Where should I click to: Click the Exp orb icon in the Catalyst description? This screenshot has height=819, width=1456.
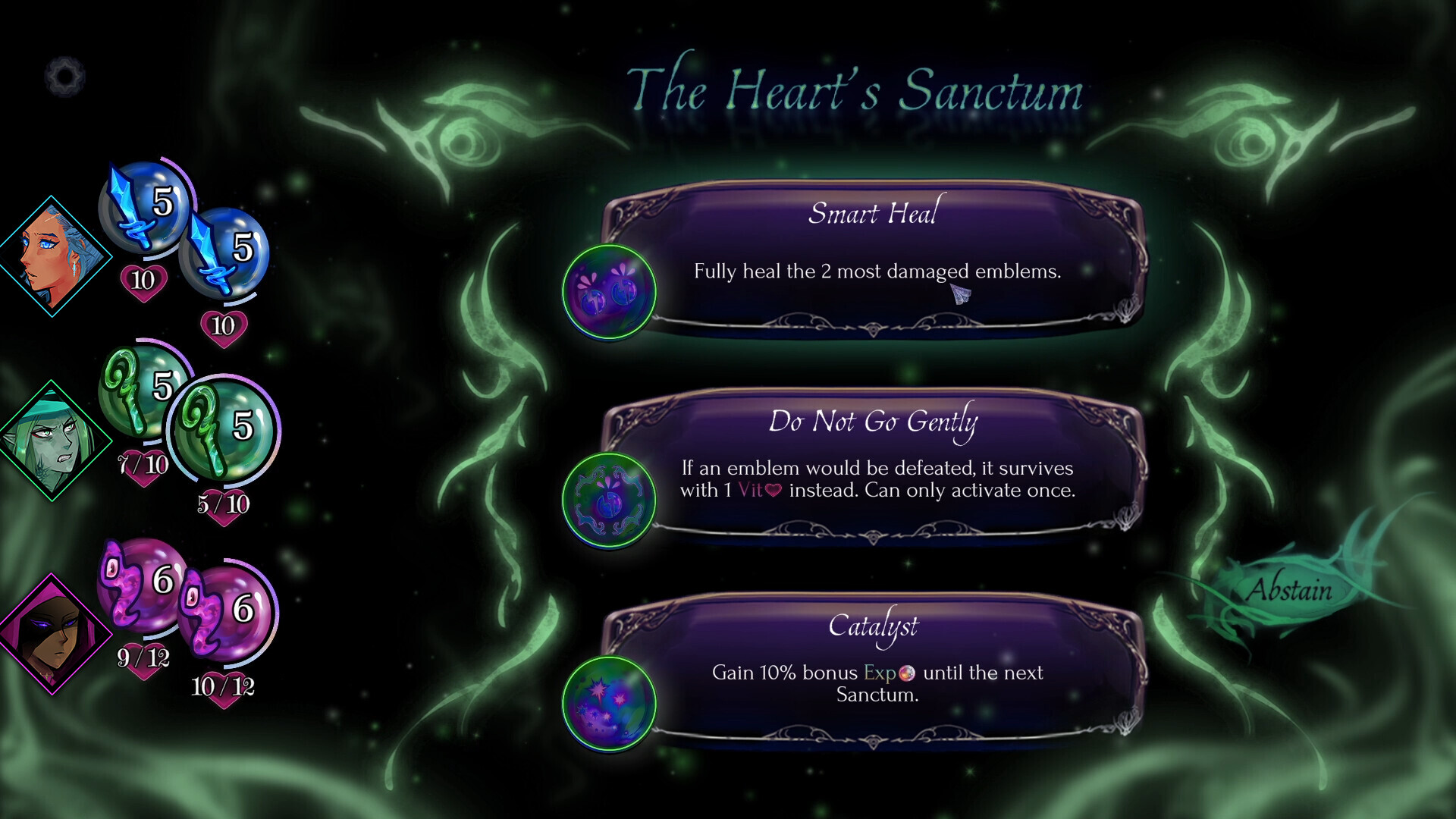pyautogui.click(x=910, y=672)
